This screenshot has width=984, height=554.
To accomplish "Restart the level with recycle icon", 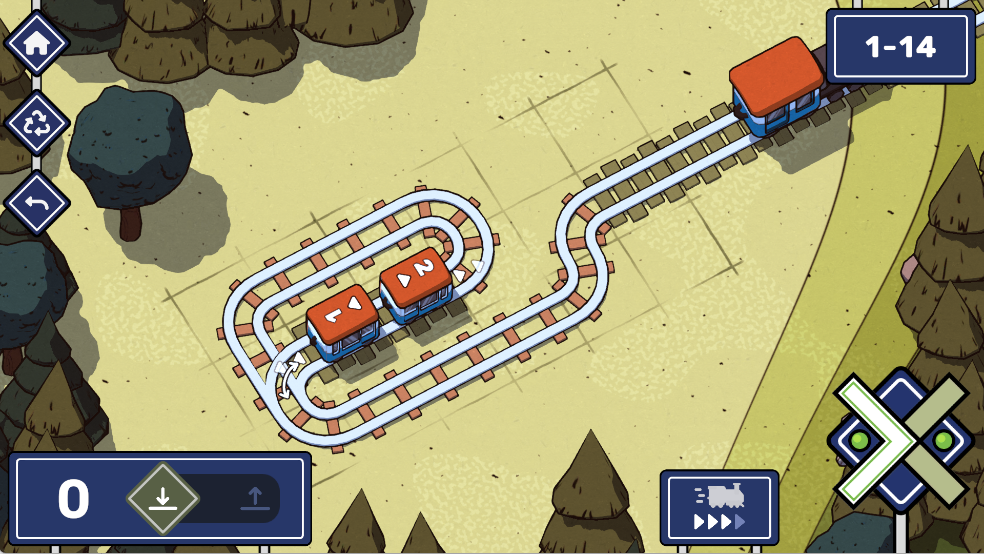I will coord(37,124).
